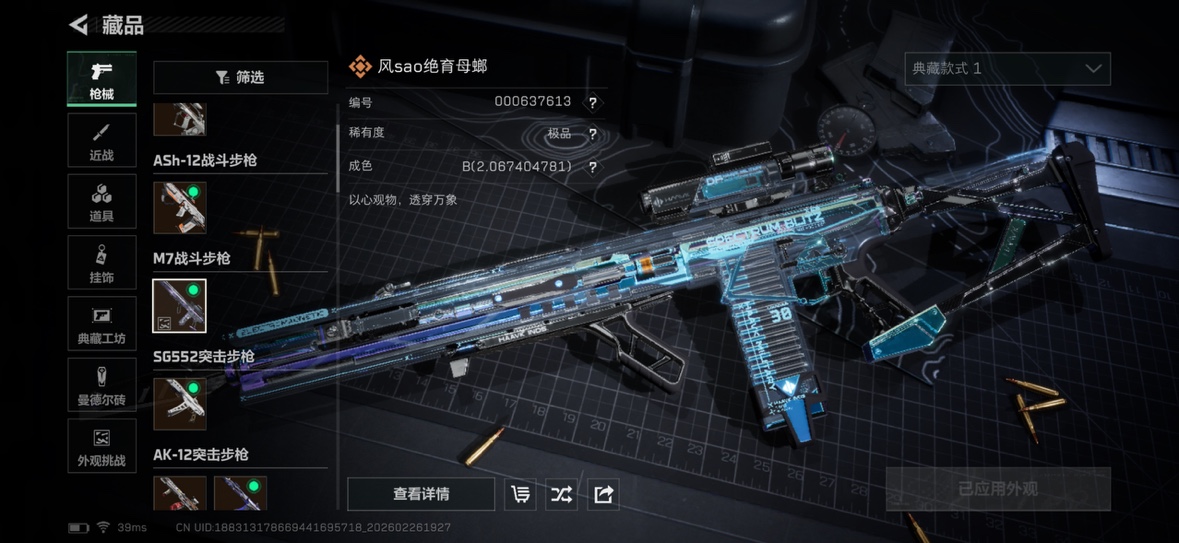1179x543 pixels.
Task: Switch to the 曼德尔砖 tab
Action: pyautogui.click(x=102, y=385)
